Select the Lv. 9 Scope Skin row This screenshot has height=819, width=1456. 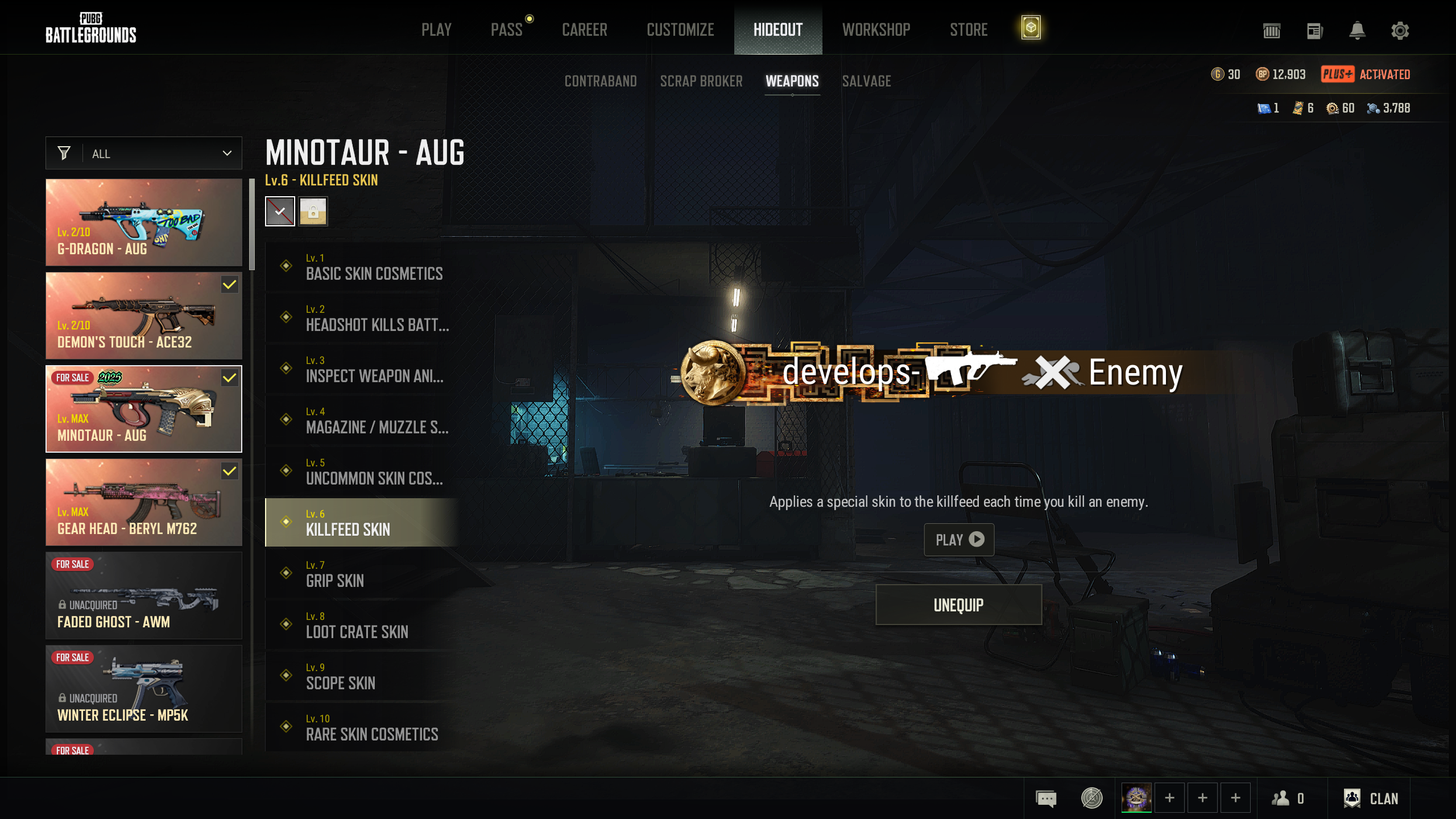tap(362, 676)
